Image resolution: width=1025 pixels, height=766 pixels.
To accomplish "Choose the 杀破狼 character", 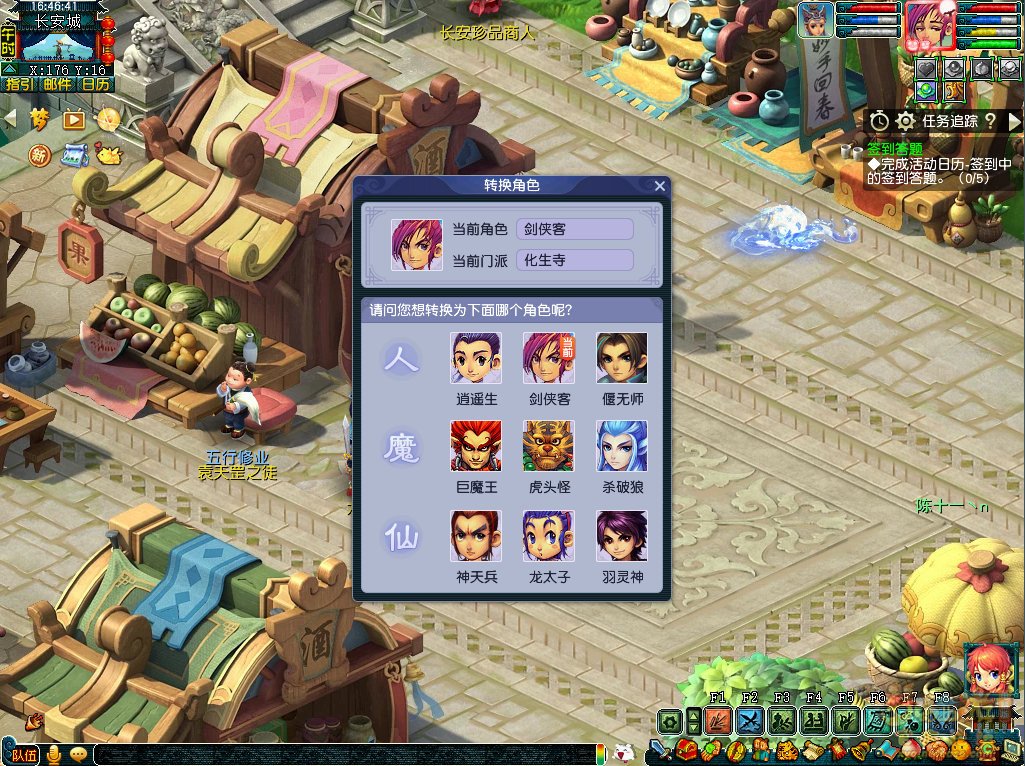I will [621, 446].
